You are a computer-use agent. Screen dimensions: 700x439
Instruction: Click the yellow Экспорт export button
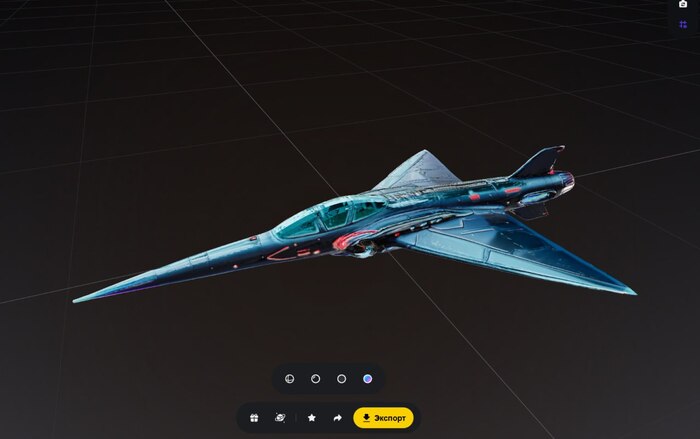383,417
